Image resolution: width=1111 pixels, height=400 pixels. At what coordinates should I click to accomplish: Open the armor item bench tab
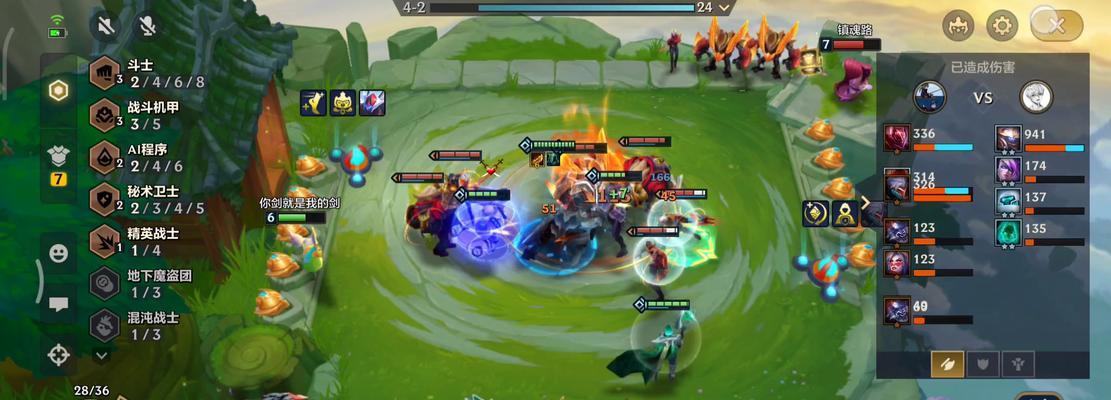coord(59,158)
